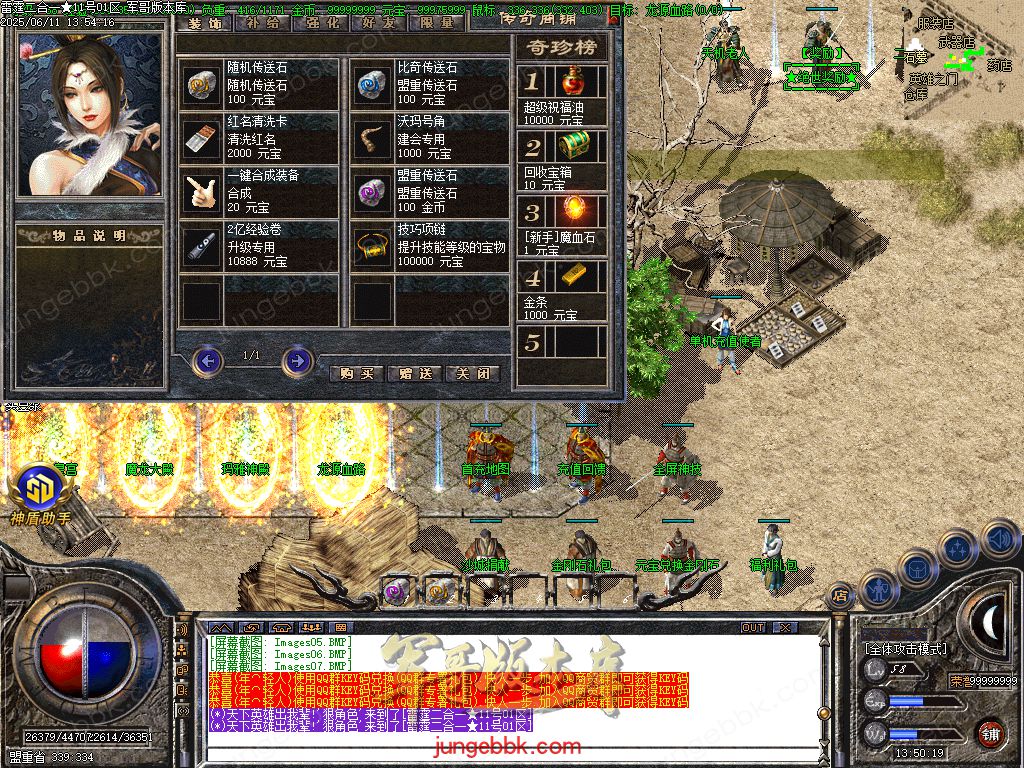
Task: Choose the 金条 gold bar item
Action: pos(571,277)
